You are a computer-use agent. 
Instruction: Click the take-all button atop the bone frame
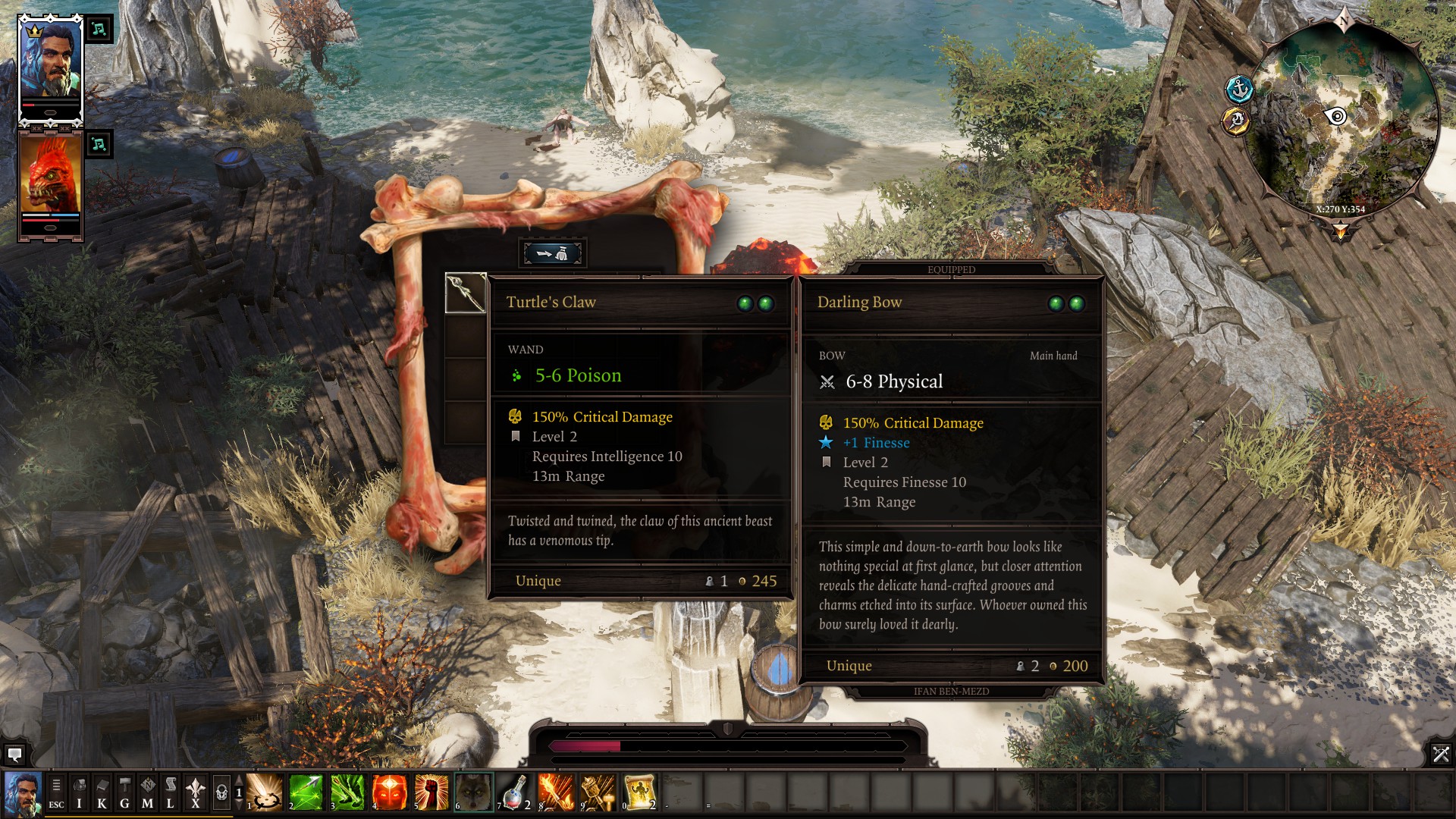click(x=553, y=253)
